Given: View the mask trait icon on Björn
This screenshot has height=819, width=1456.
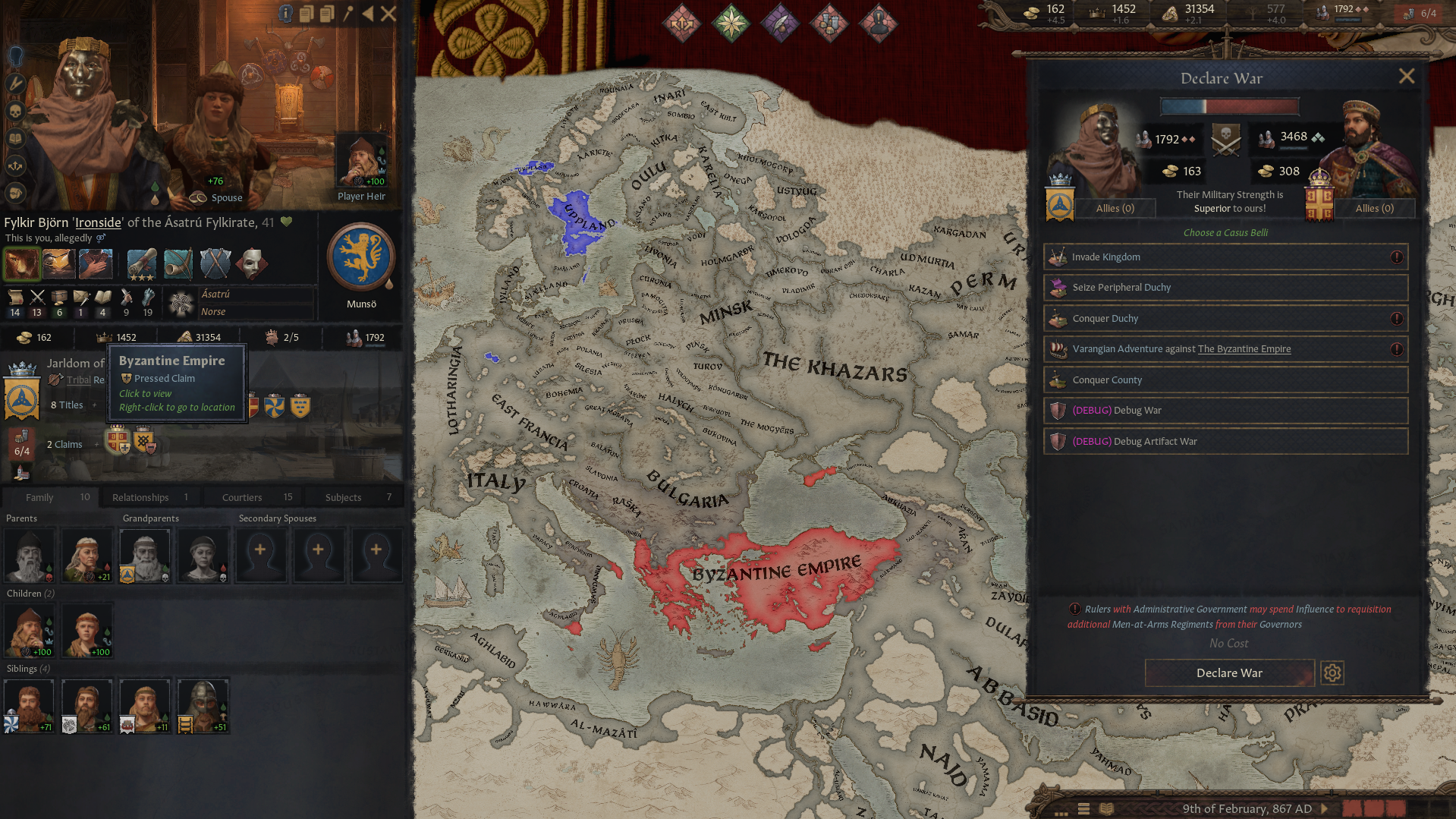Looking at the screenshot, I should coord(253,263).
